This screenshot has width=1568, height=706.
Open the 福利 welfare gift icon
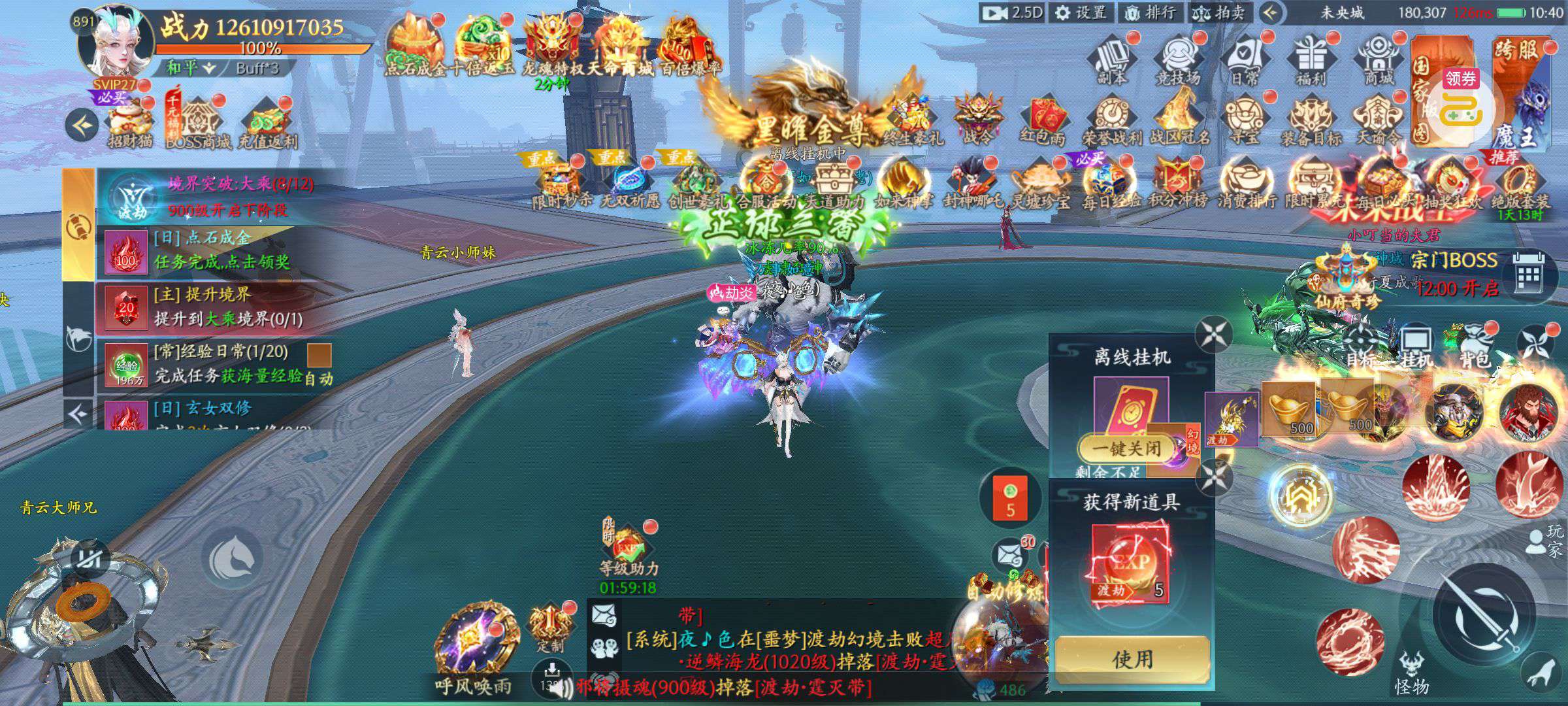coord(1311,60)
